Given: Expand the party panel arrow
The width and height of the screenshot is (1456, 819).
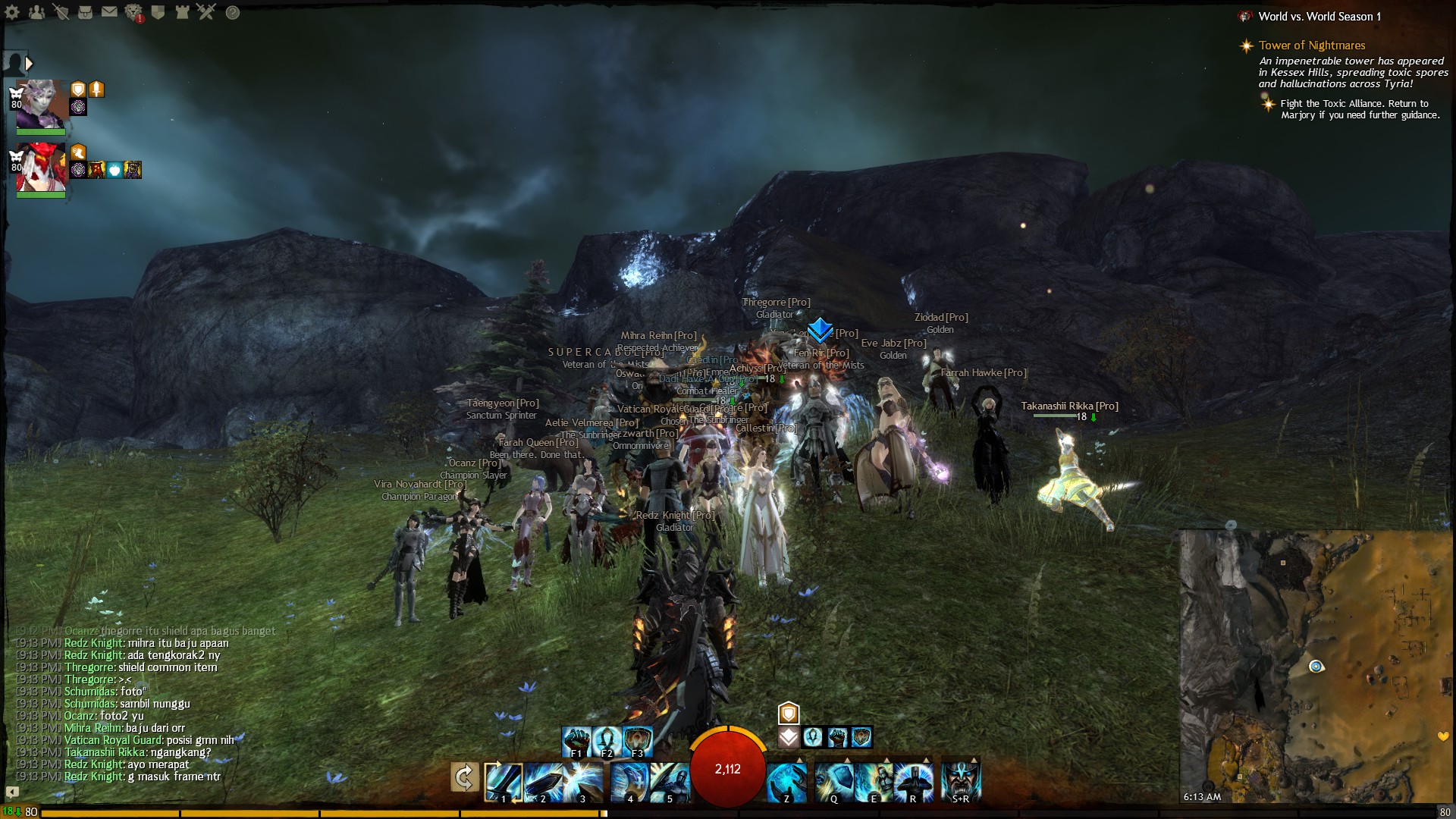Looking at the screenshot, I should [29, 64].
